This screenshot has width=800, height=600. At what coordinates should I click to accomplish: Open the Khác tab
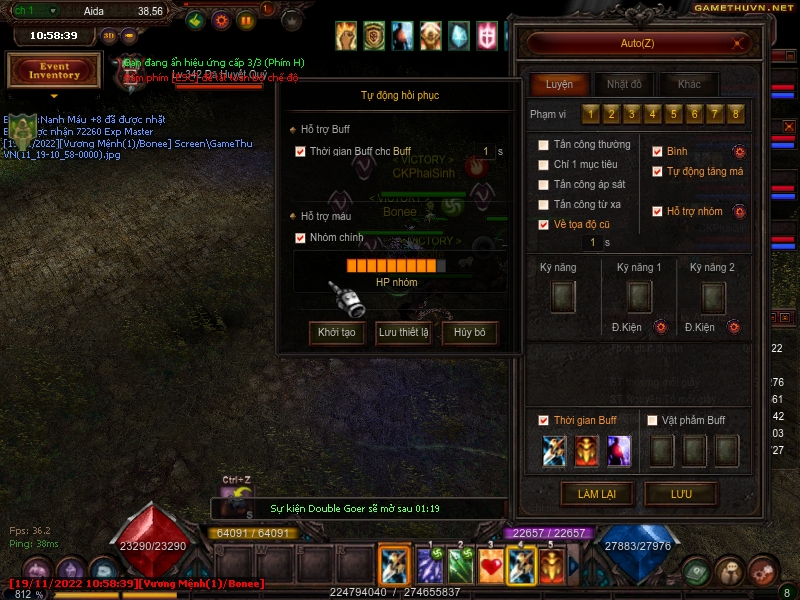tap(689, 84)
